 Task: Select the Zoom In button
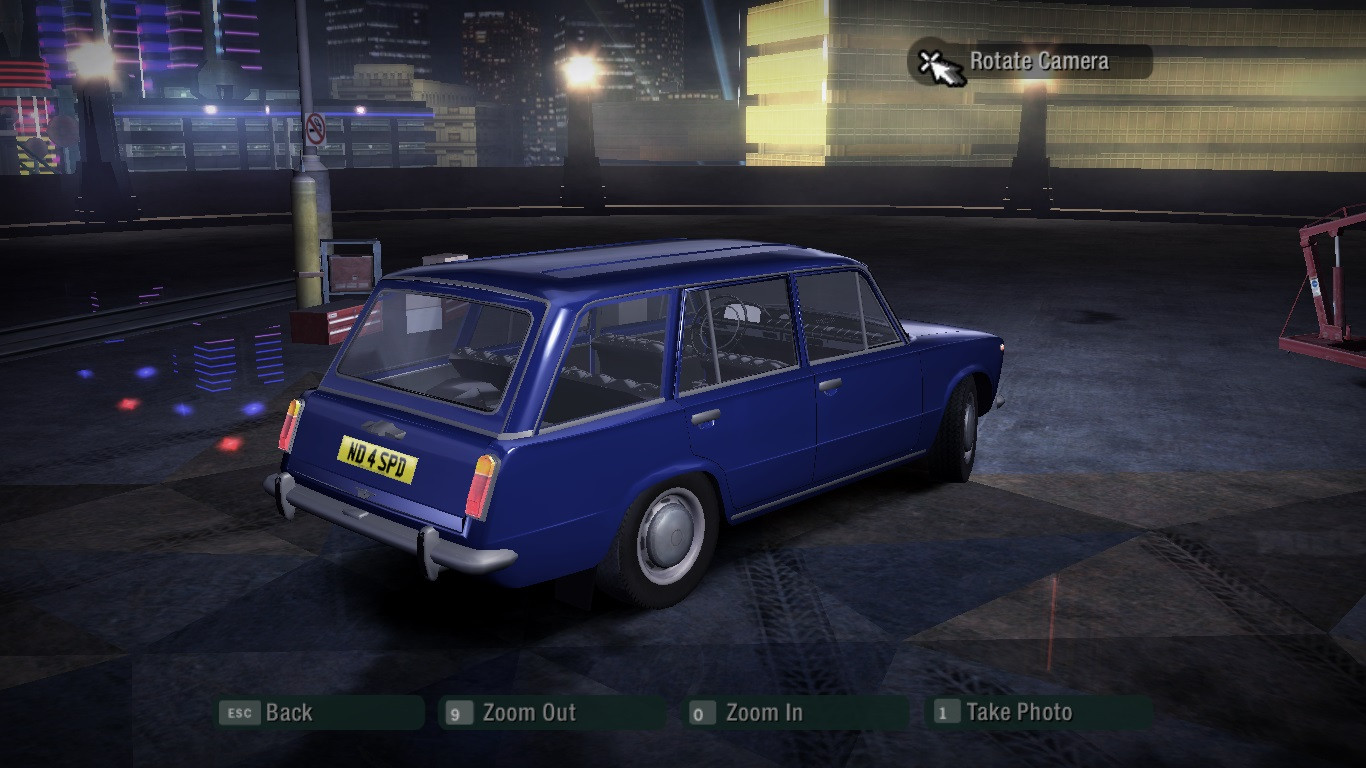(797, 713)
